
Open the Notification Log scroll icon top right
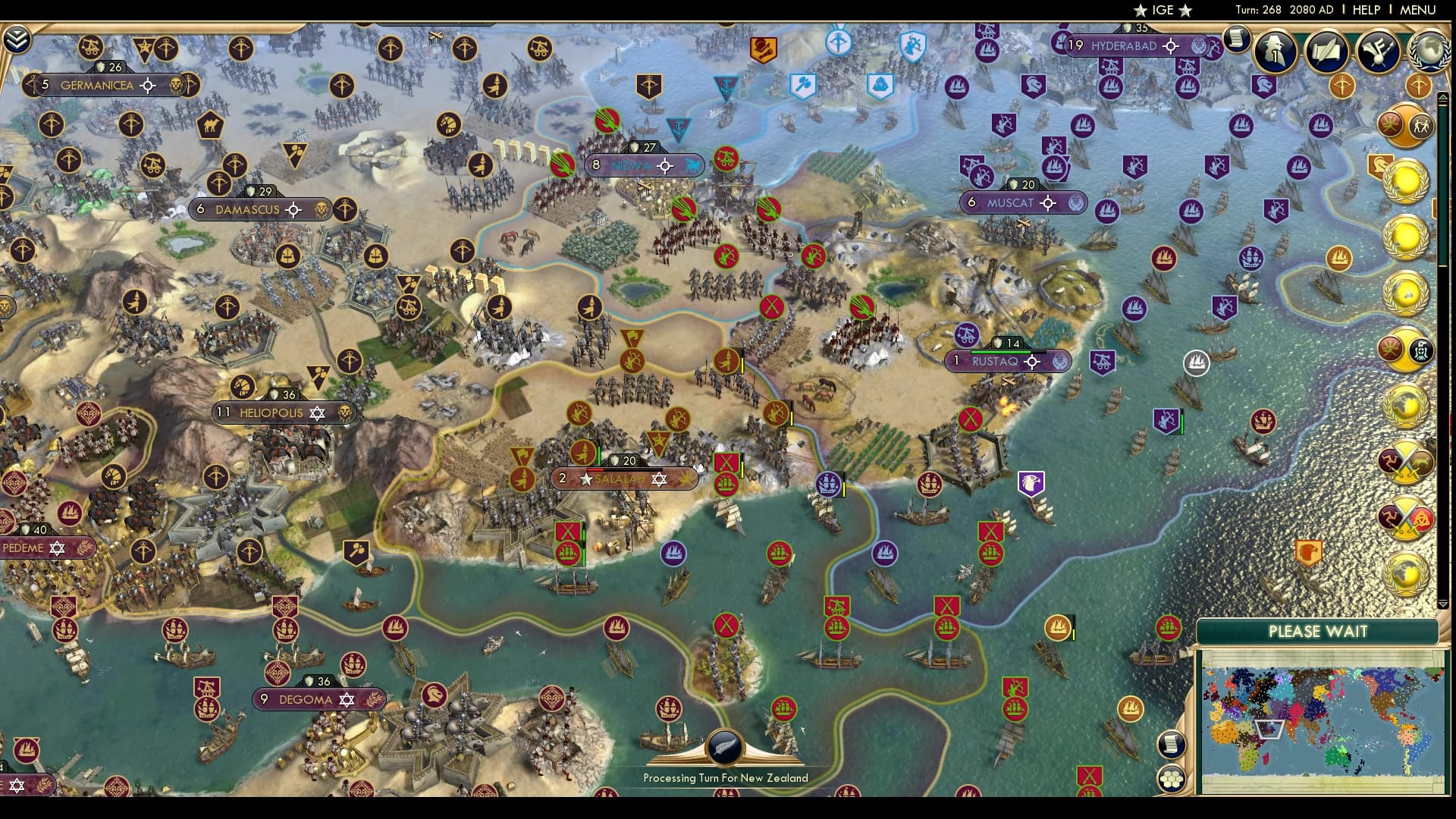[x=1235, y=39]
